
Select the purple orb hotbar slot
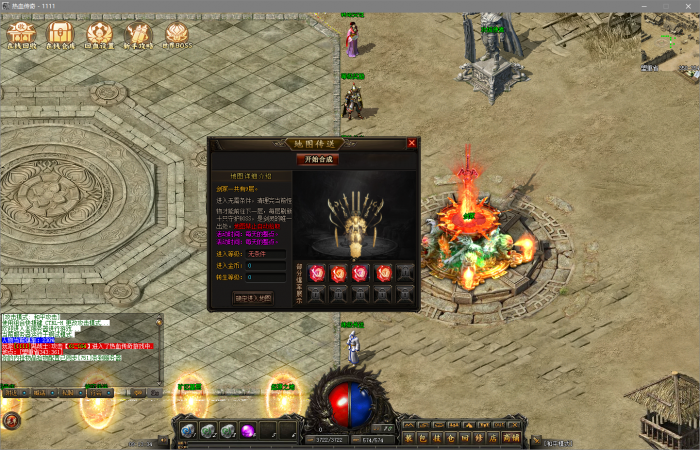click(x=247, y=430)
